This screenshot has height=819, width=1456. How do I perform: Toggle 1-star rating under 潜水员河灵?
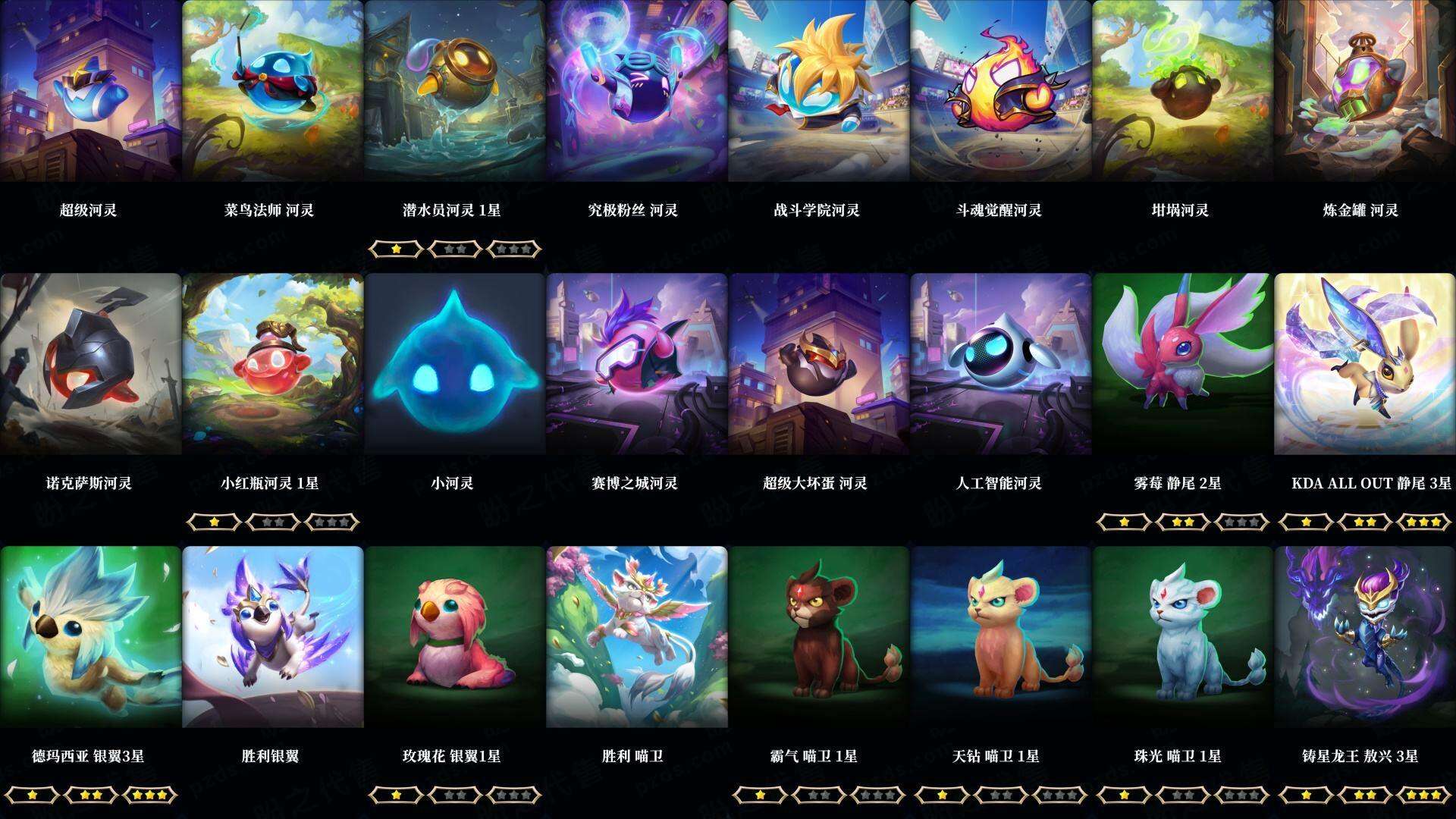click(x=397, y=249)
